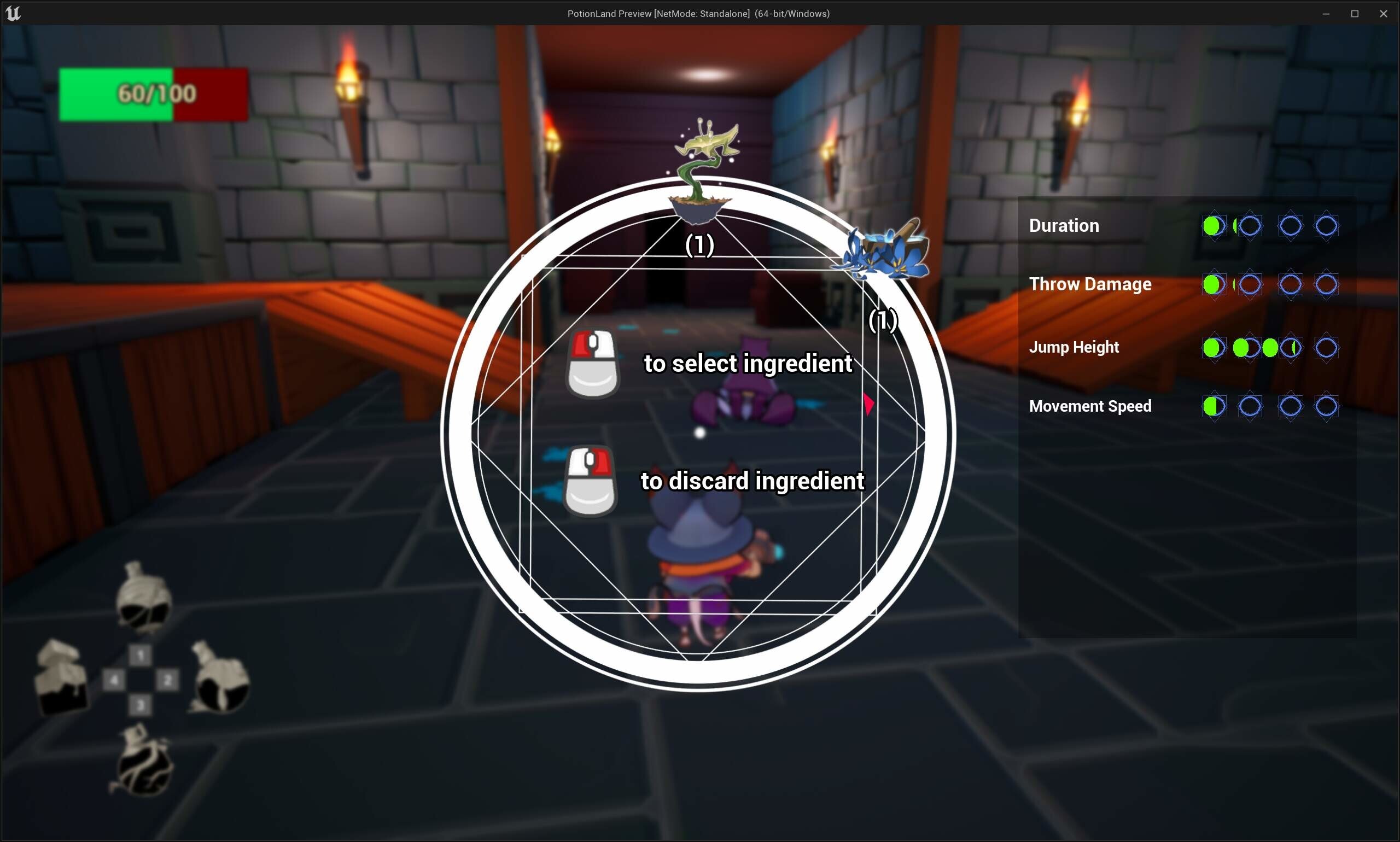The image size is (1400, 842).
Task: Click the Unreal Engine logo in the title bar
Action: [13, 13]
